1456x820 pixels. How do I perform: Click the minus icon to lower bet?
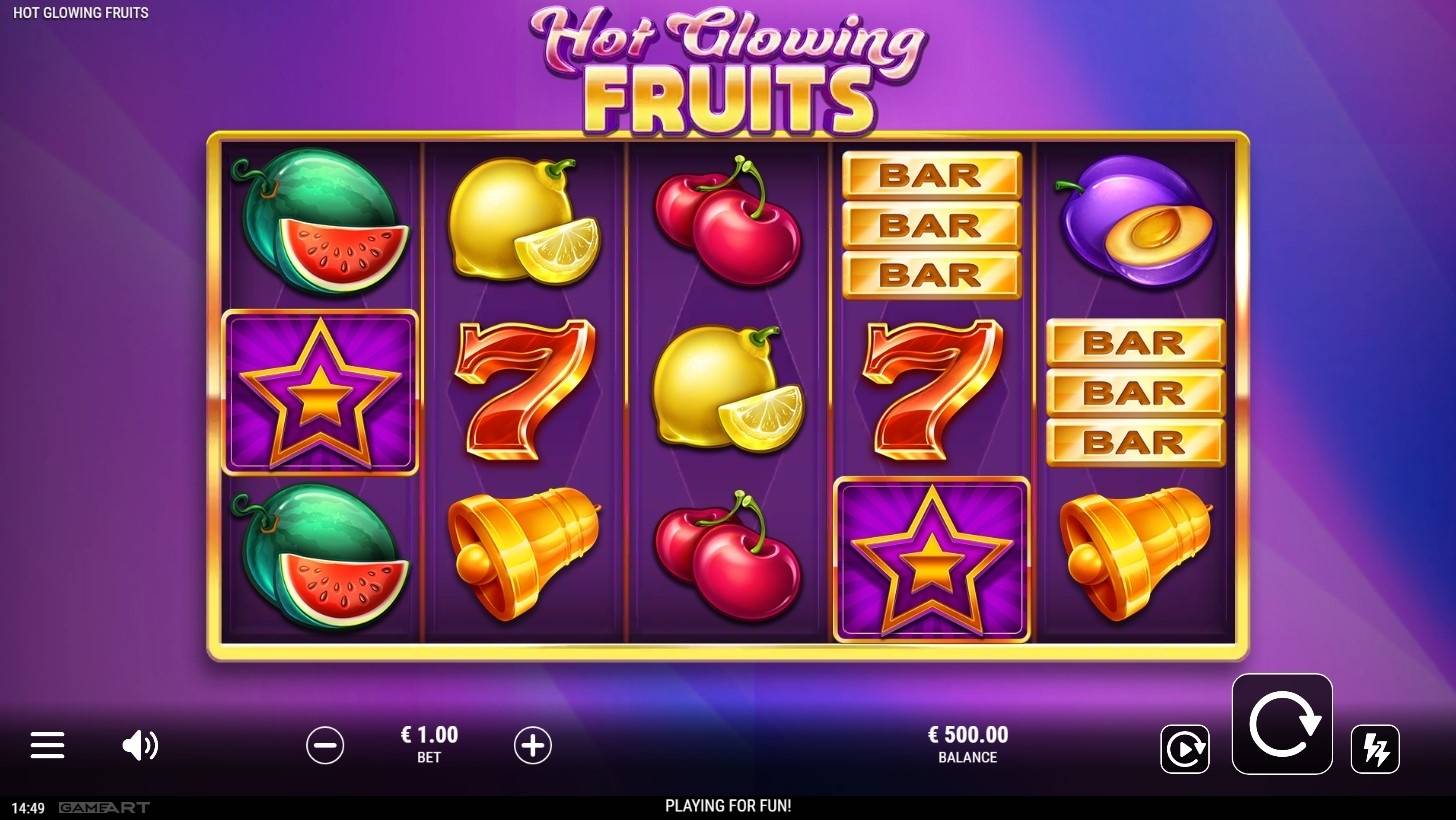point(324,745)
